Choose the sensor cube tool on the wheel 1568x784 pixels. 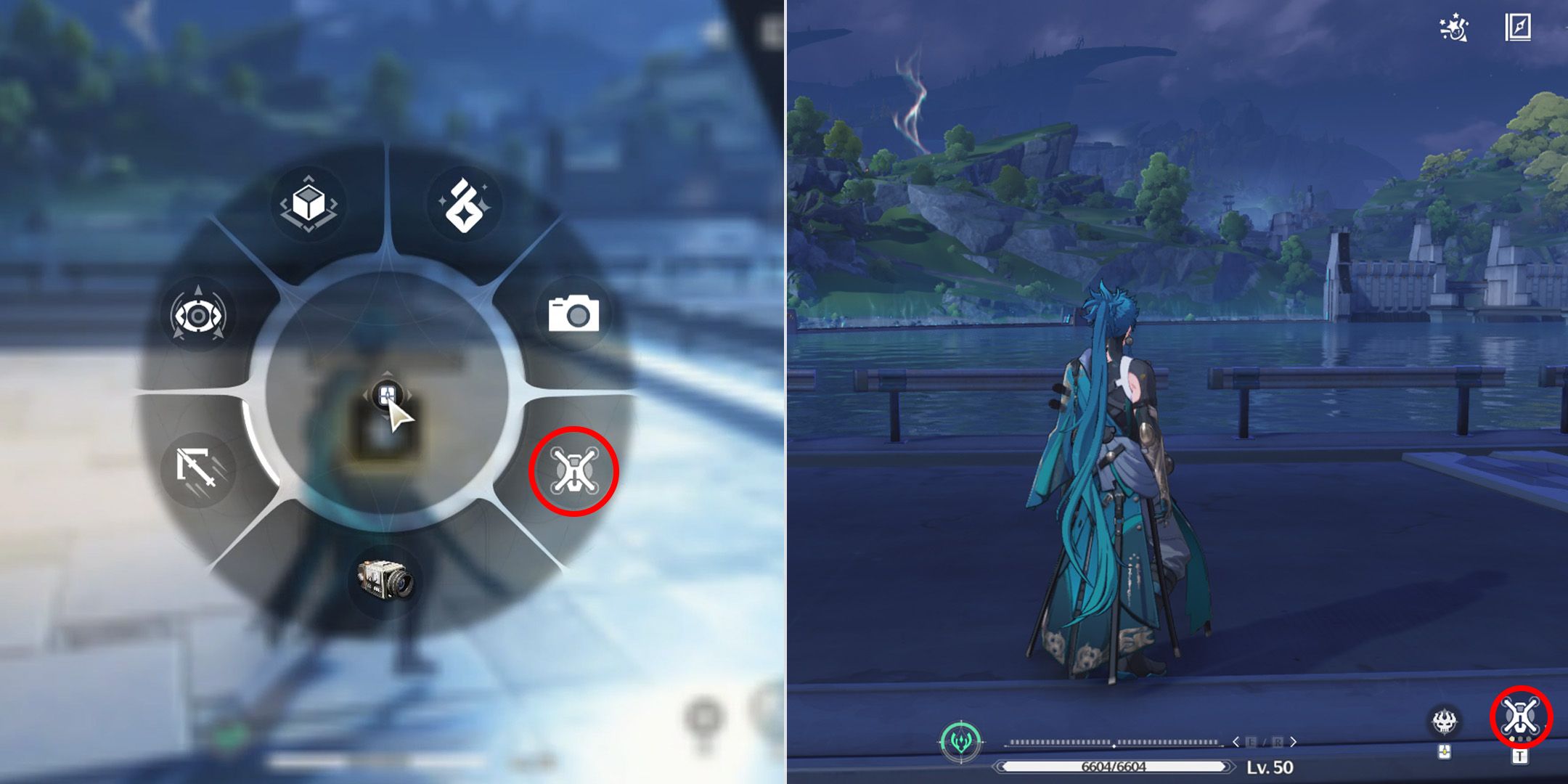tap(308, 203)
